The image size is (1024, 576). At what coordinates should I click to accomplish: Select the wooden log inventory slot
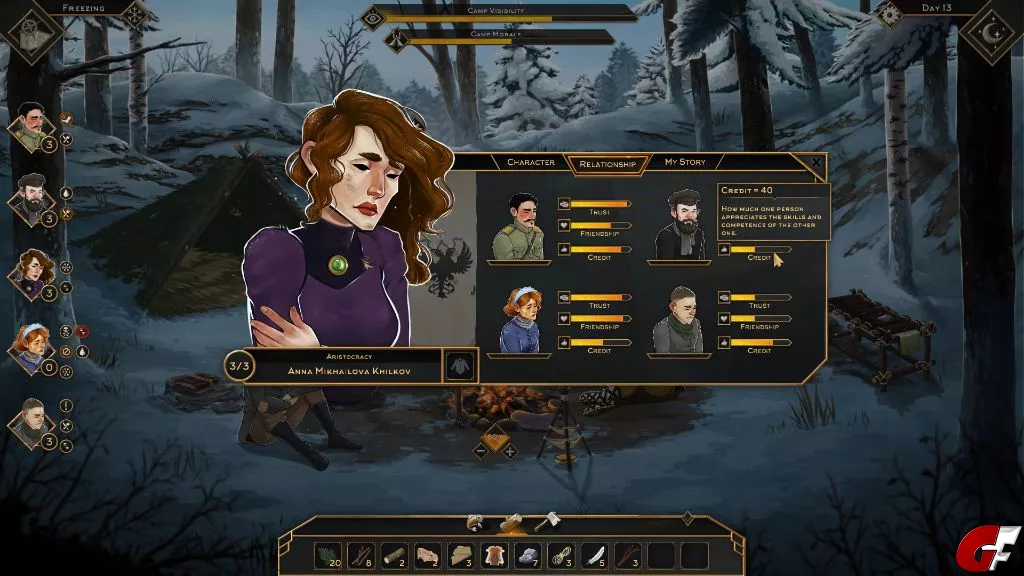pos(394,555)
